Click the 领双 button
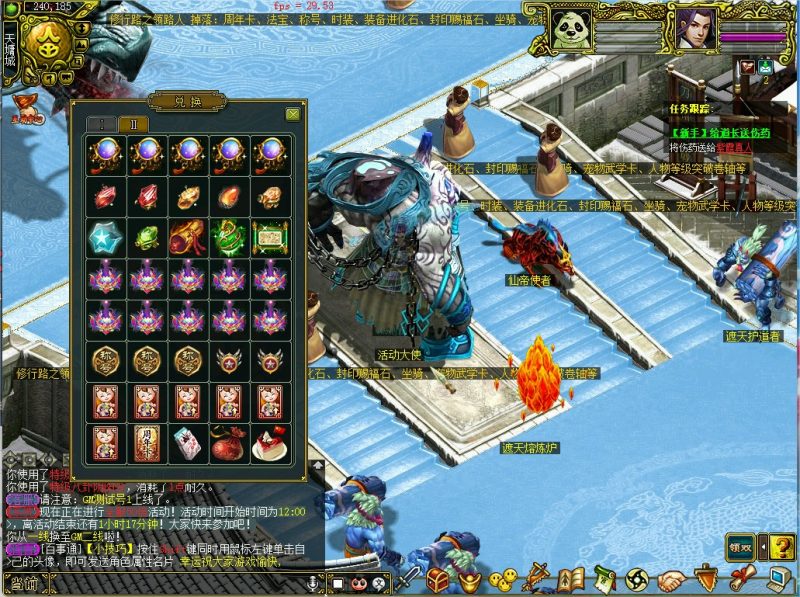The width and height of the screenshot is (800, 597). [x=740, y=546]
